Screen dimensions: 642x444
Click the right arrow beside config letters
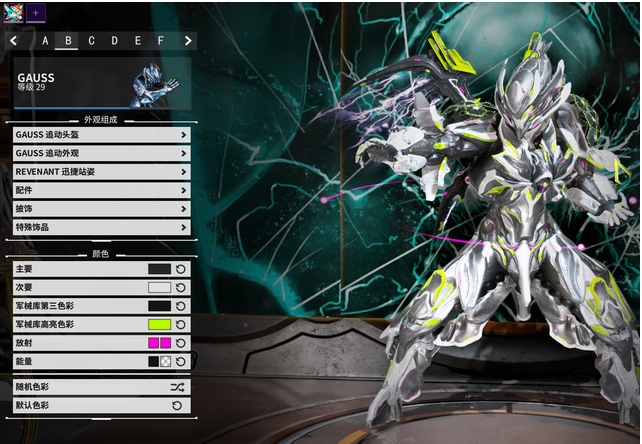(x=188, y=41)
